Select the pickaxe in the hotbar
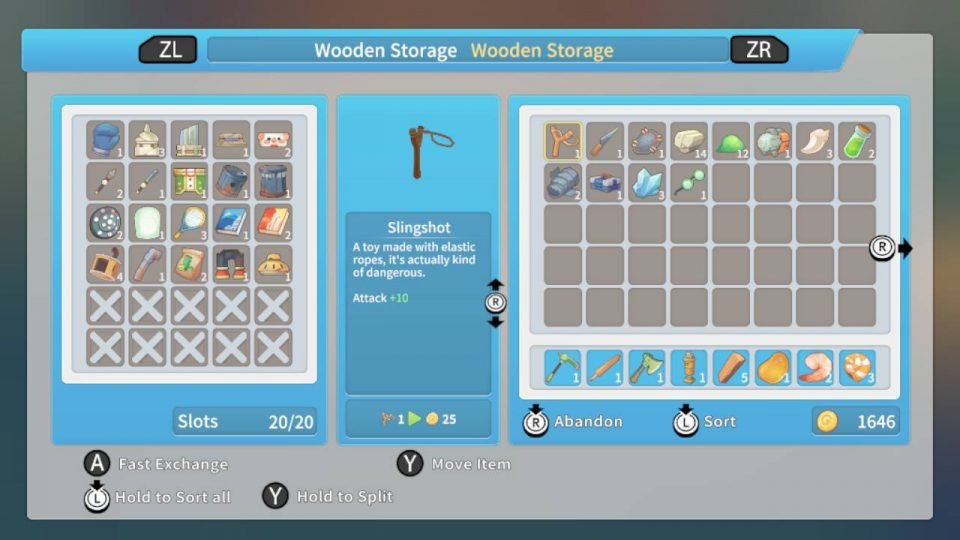960x540 pixels. [x=563, y=367]
